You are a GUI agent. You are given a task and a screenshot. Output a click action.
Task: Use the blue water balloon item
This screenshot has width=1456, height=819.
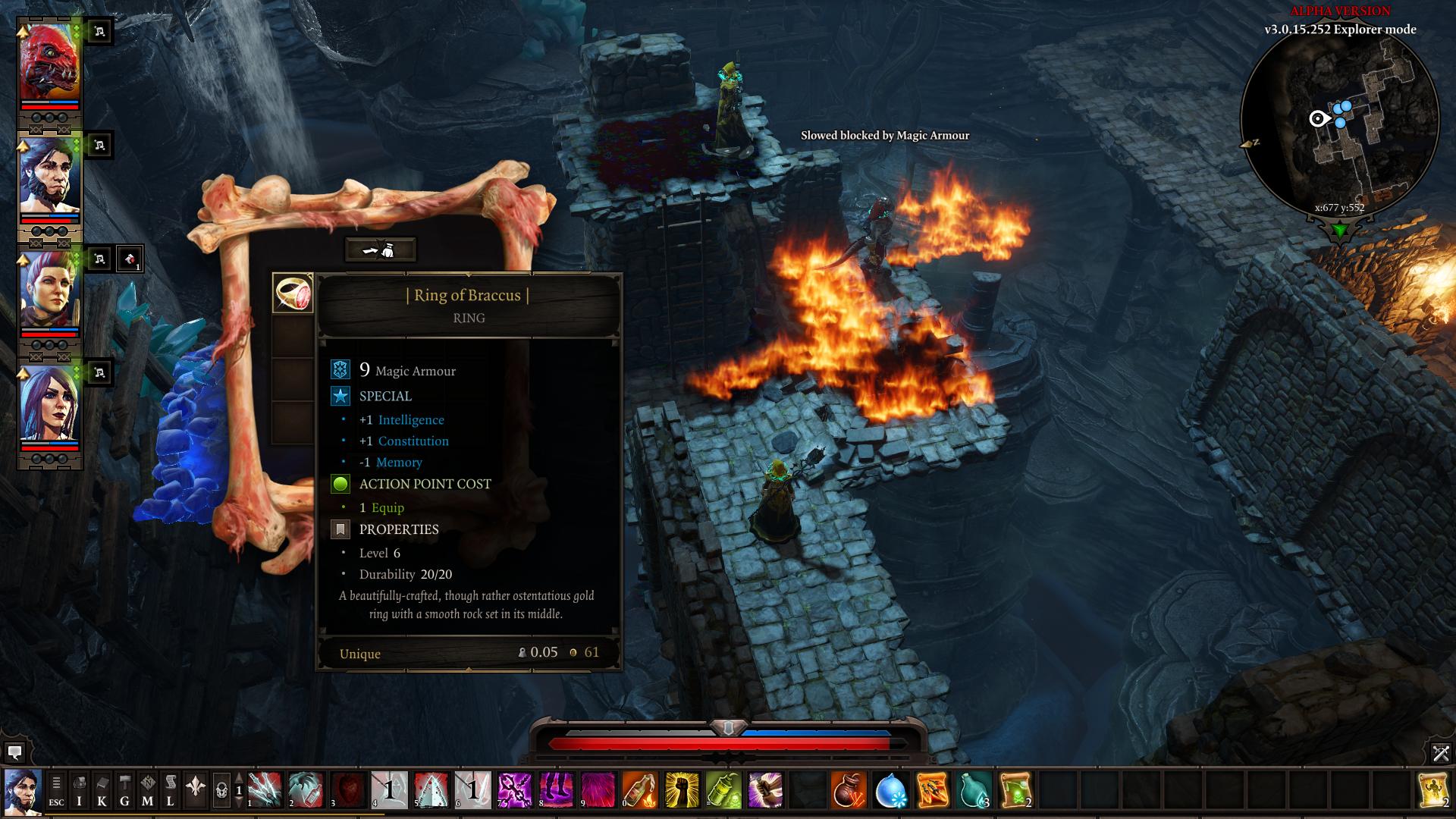pyautogui.click(x=890, y=790)
